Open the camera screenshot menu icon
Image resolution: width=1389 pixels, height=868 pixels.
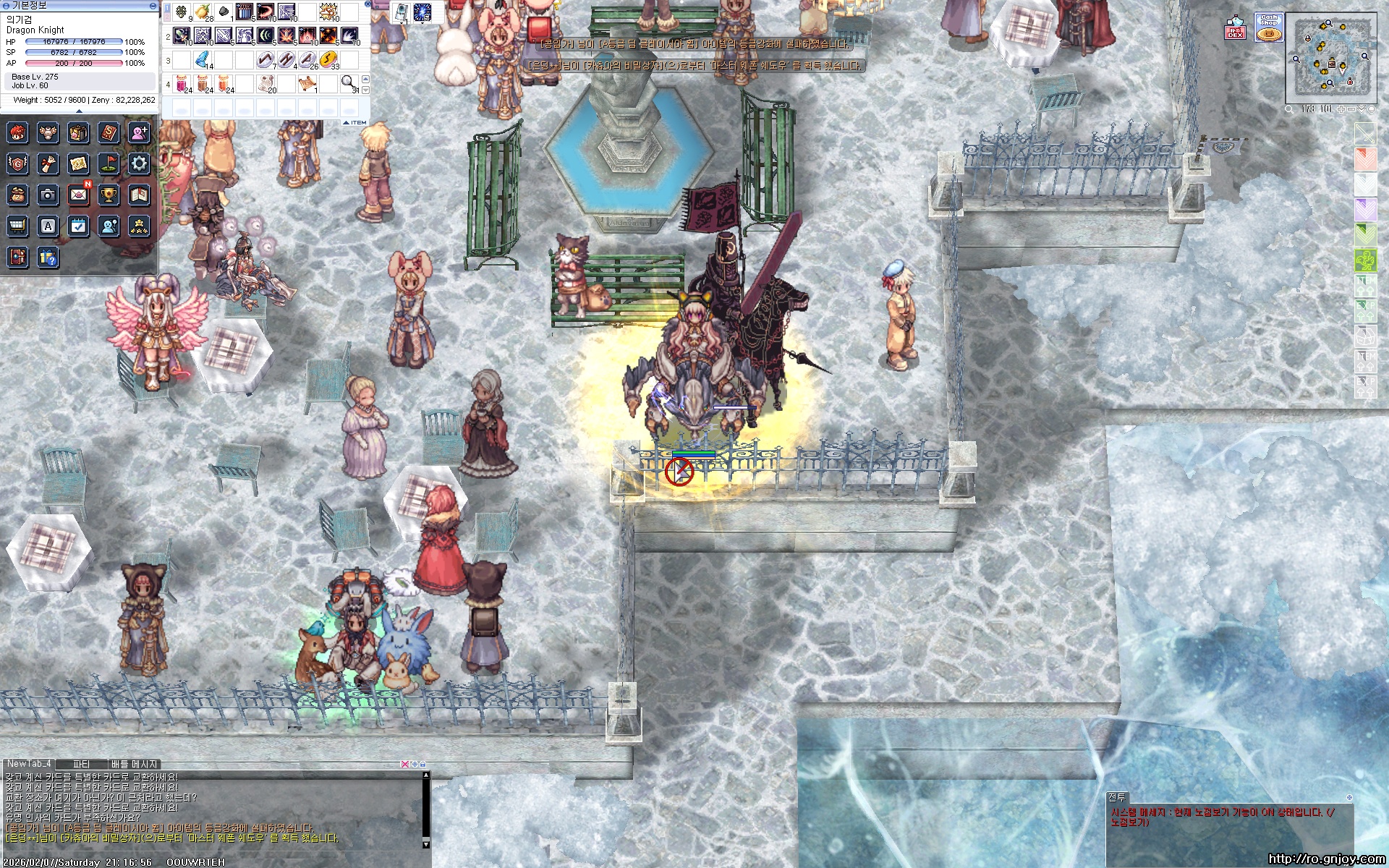48,195
